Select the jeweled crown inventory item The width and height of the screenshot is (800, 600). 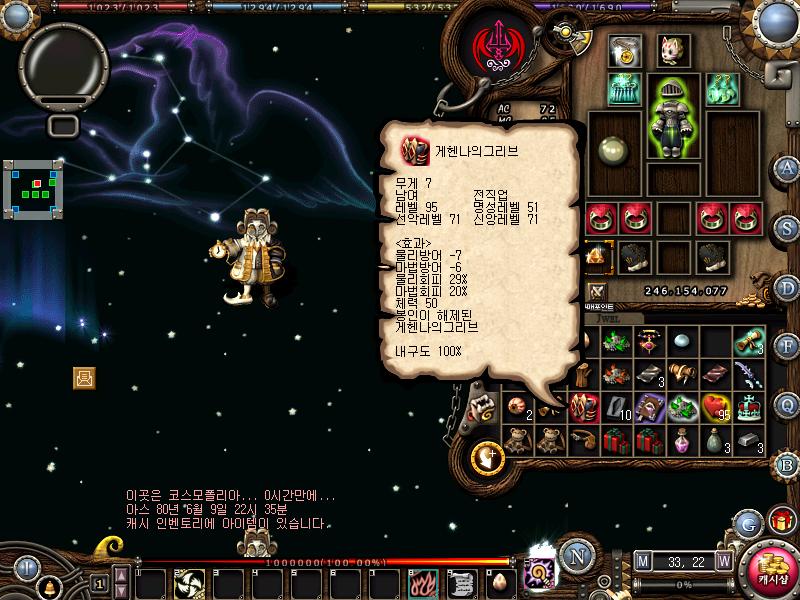pos(749,406)
